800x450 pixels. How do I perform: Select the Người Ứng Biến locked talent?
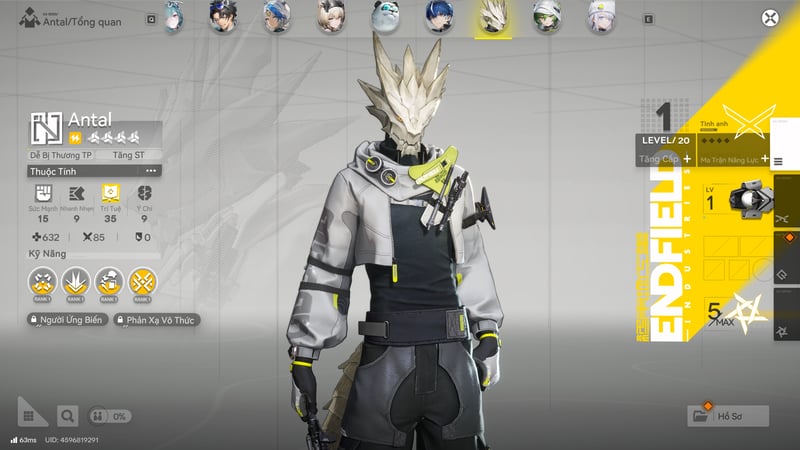point(67,320)
